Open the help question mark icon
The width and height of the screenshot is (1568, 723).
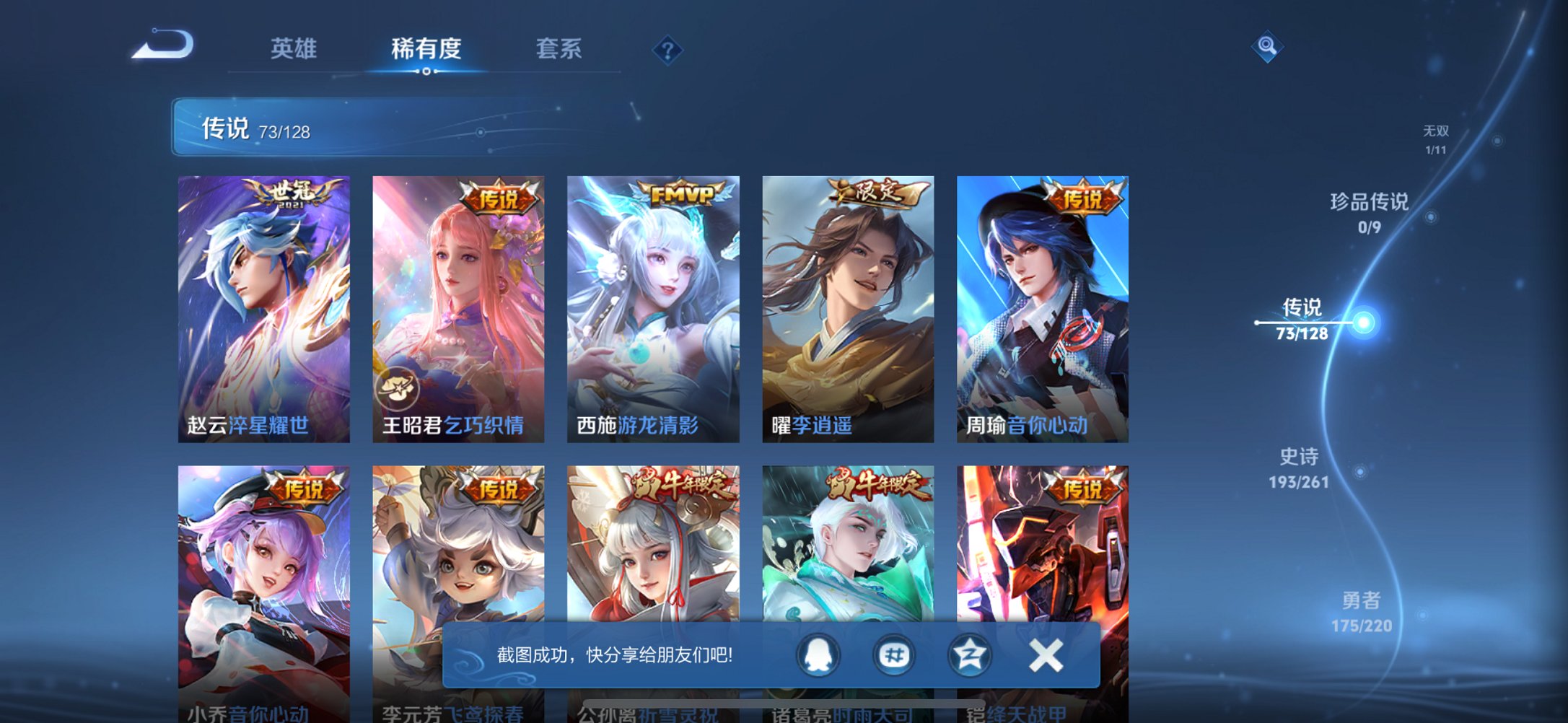667,51
